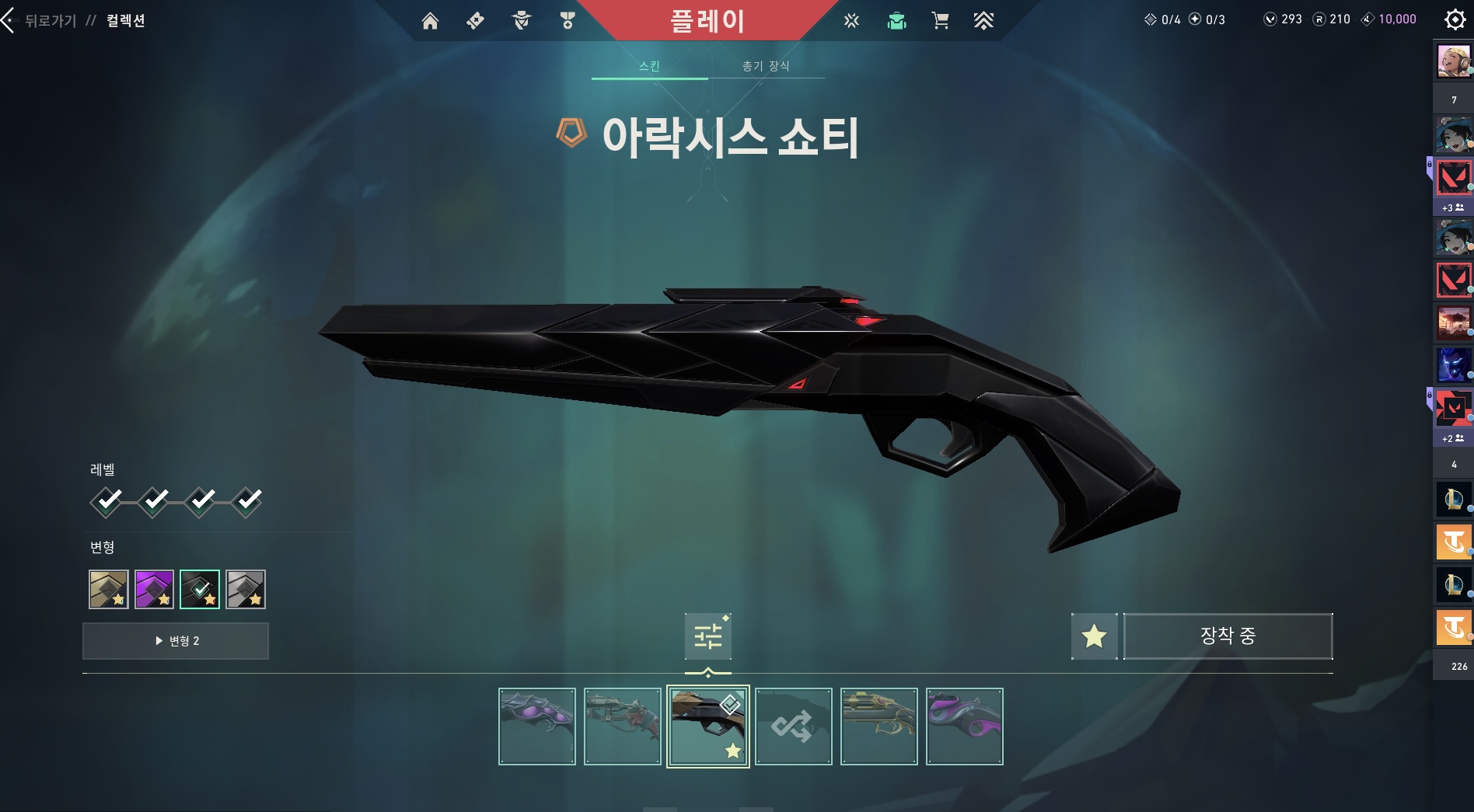Open the settings gear

click(x=1455, y=19)
